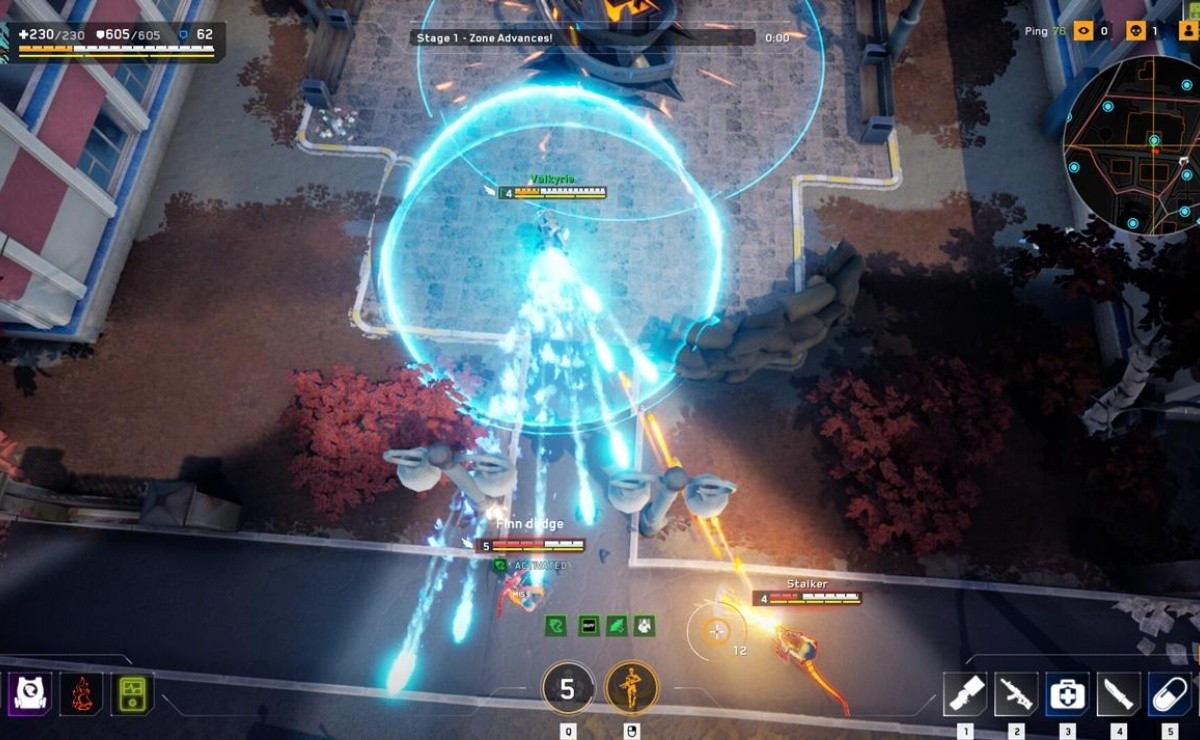Select the white armor vest equipment slot

[x=29, y=693]
